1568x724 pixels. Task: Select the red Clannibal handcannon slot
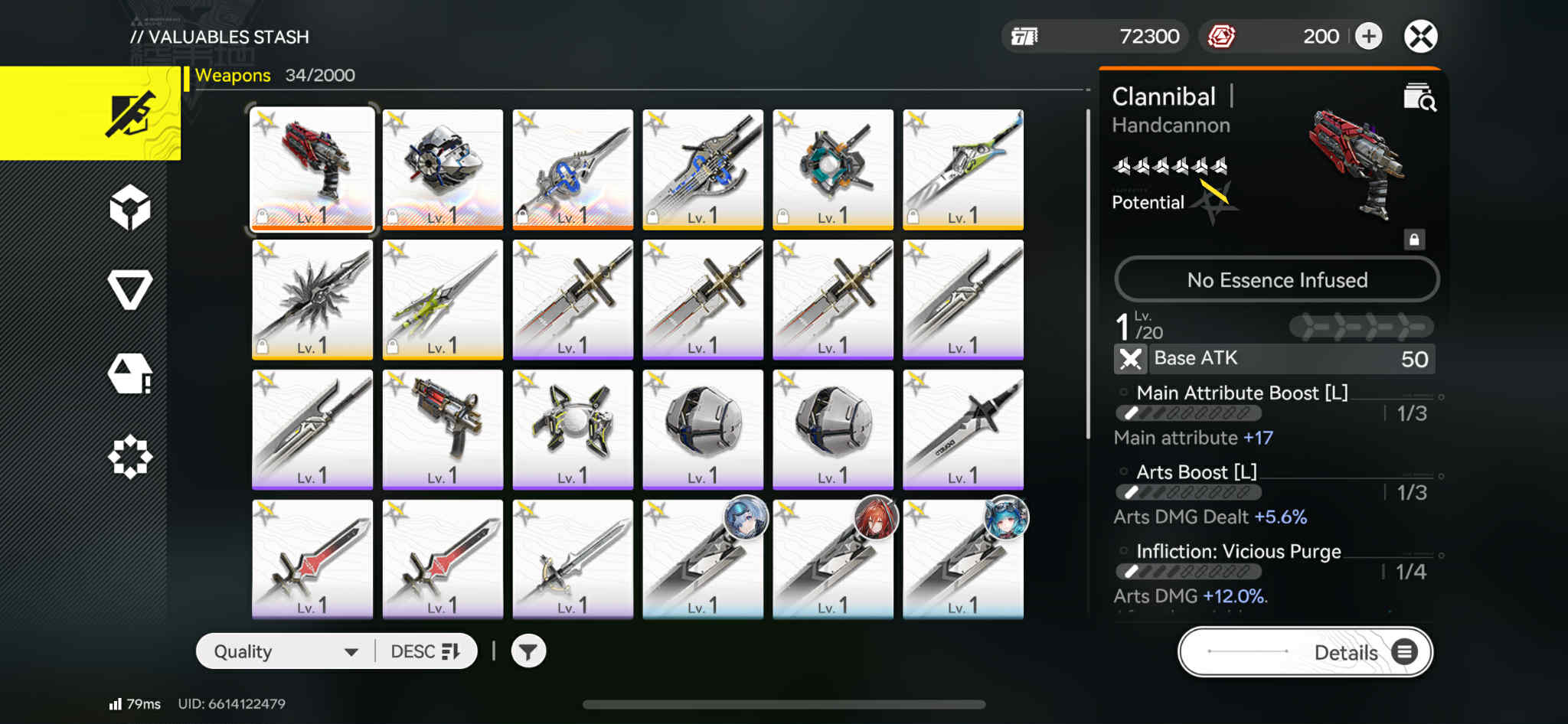pos(312,169)
